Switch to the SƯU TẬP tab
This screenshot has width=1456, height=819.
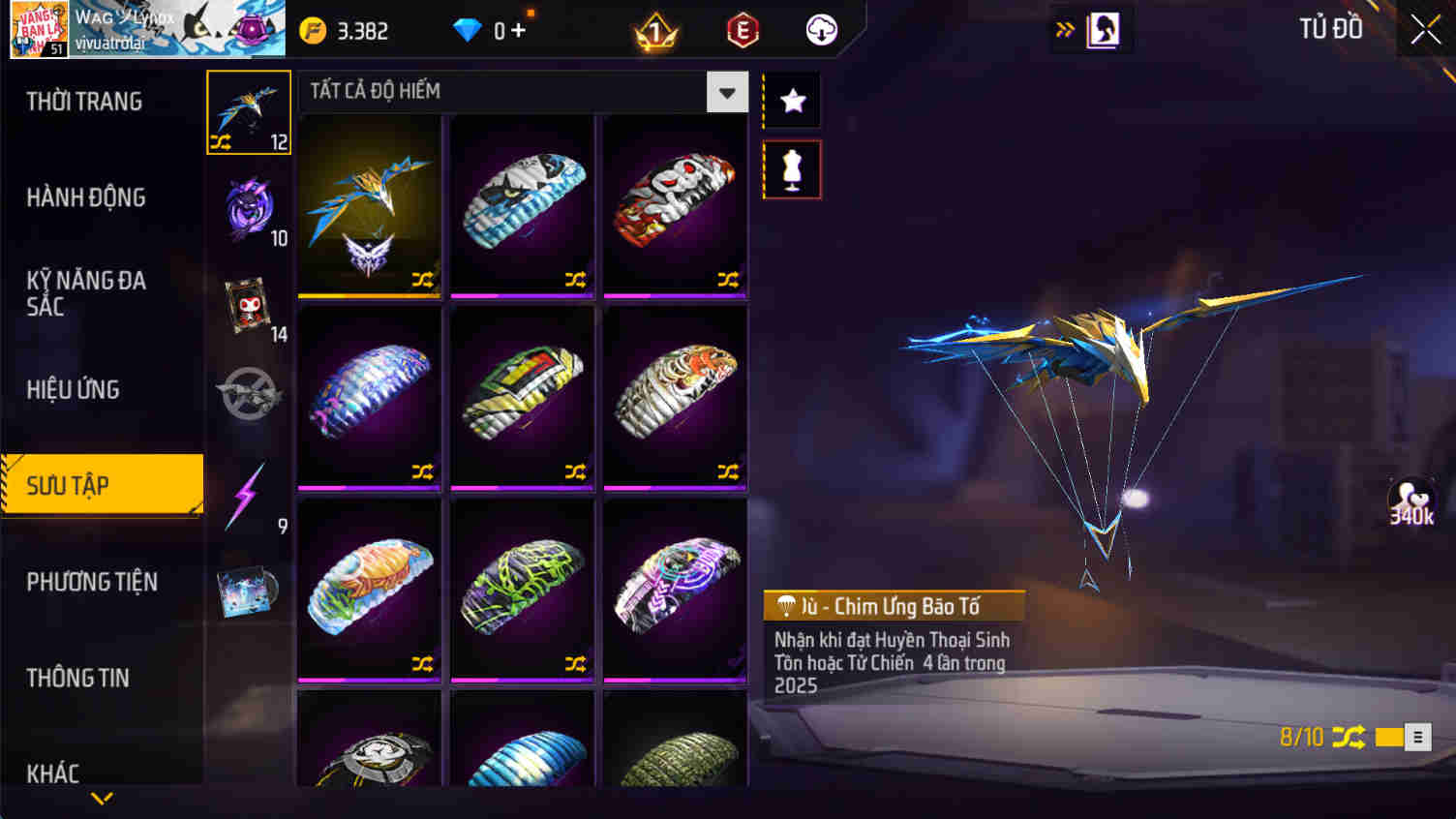pos(101,484)
